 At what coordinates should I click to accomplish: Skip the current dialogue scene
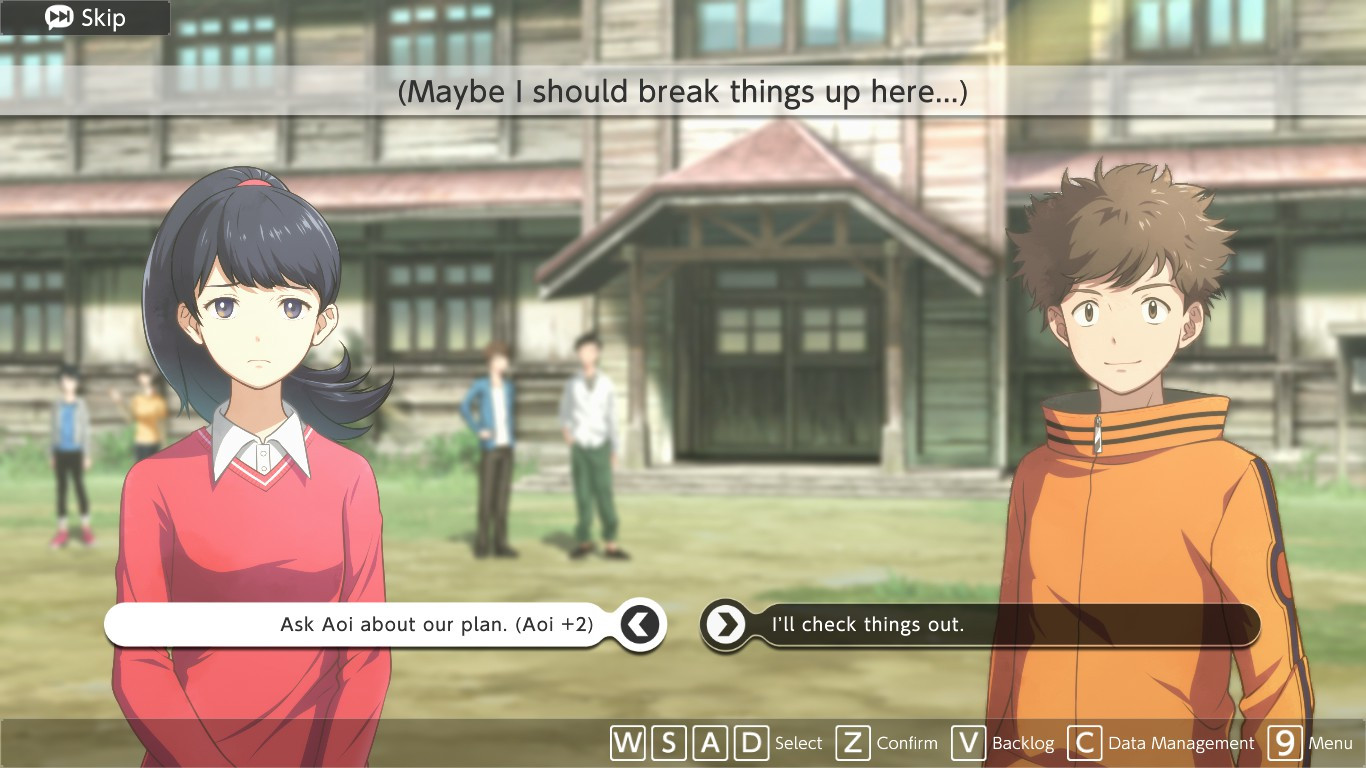(x=85, y=18)
